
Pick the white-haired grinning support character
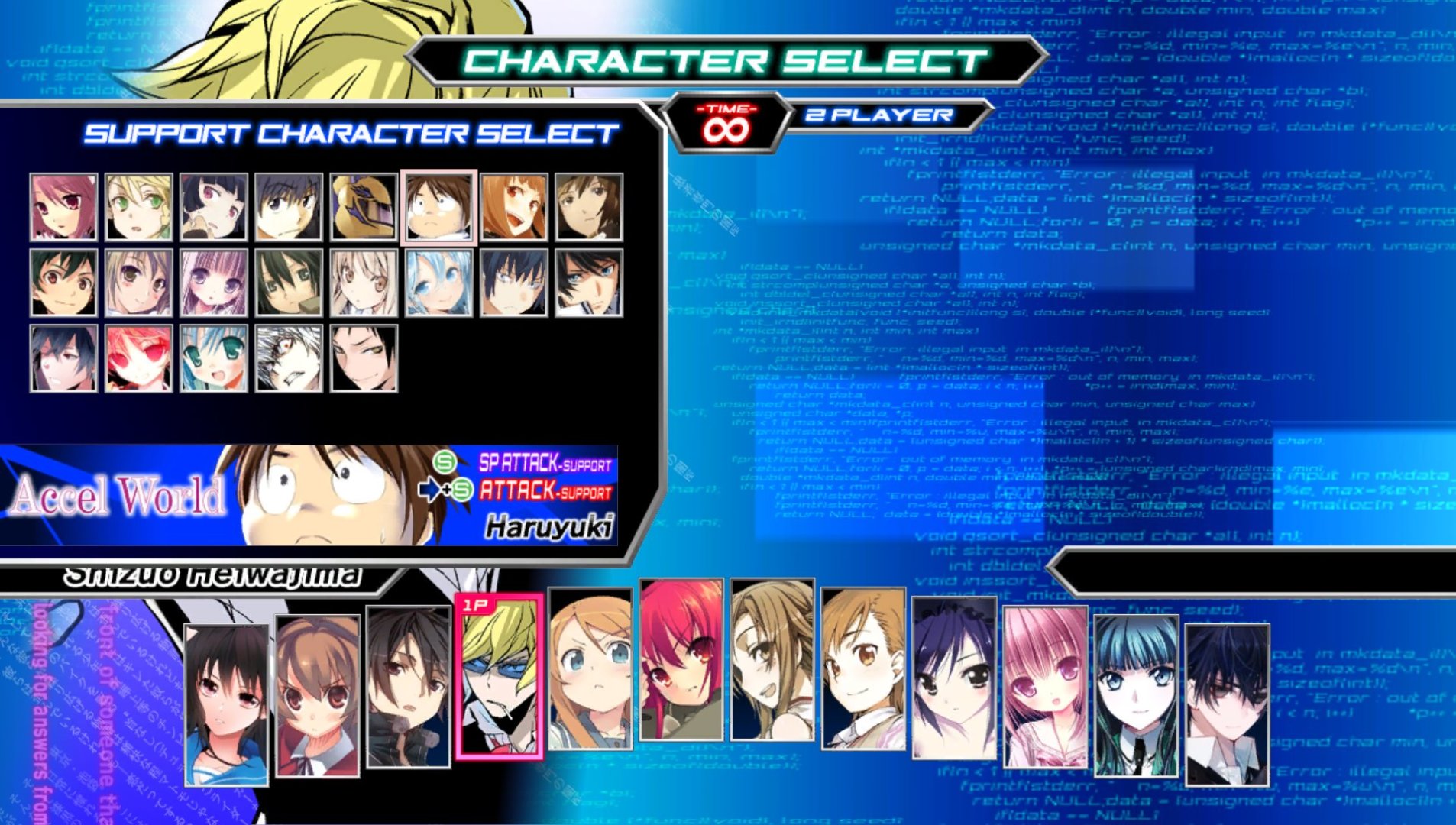[x=289, y=358]
